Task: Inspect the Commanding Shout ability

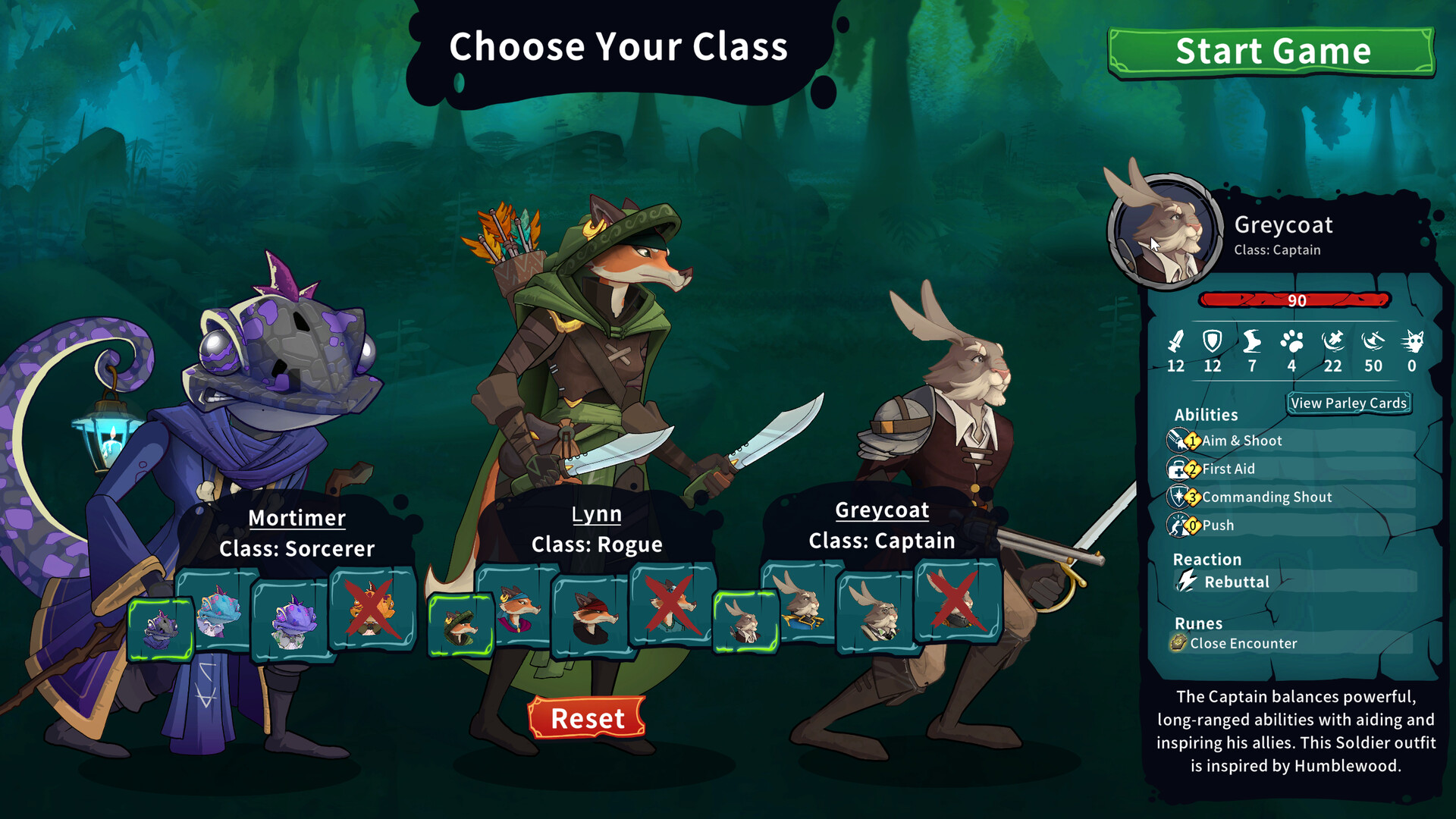Action: pyautogui.click(x=1266, y=497)
